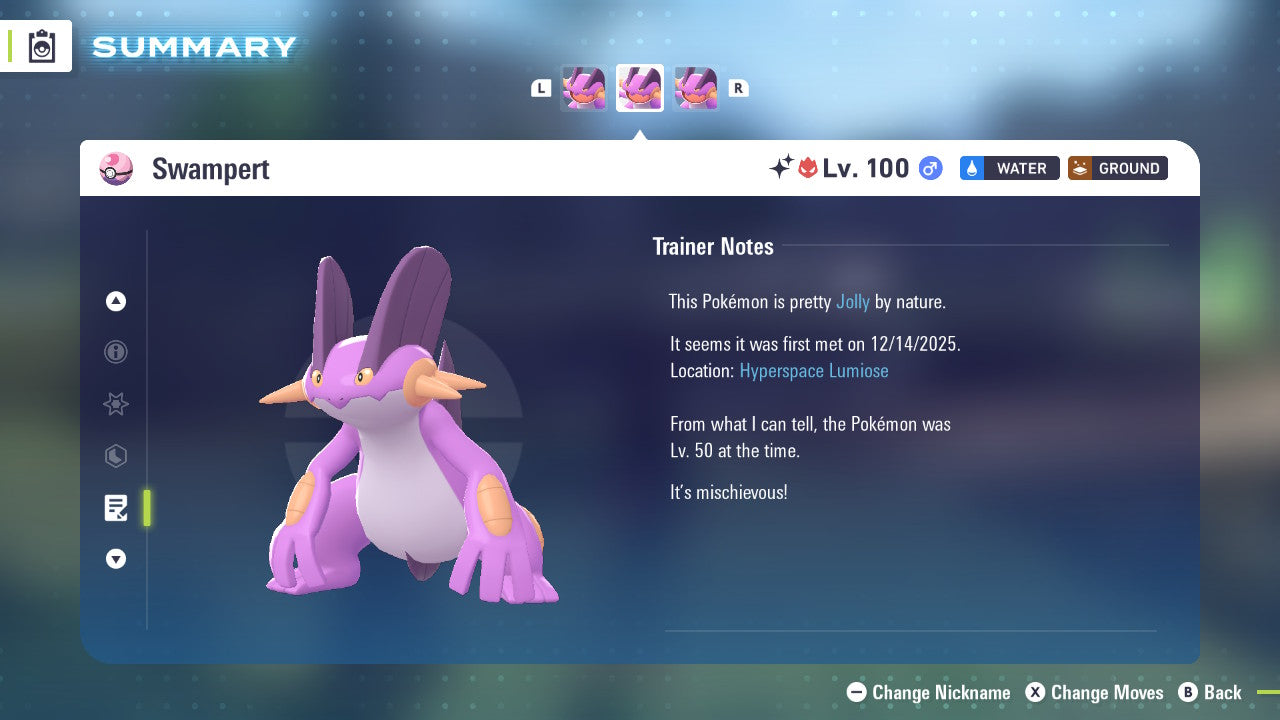
Task: Open the Pokémon info panel from the sidebar
Action: [116, 352]
